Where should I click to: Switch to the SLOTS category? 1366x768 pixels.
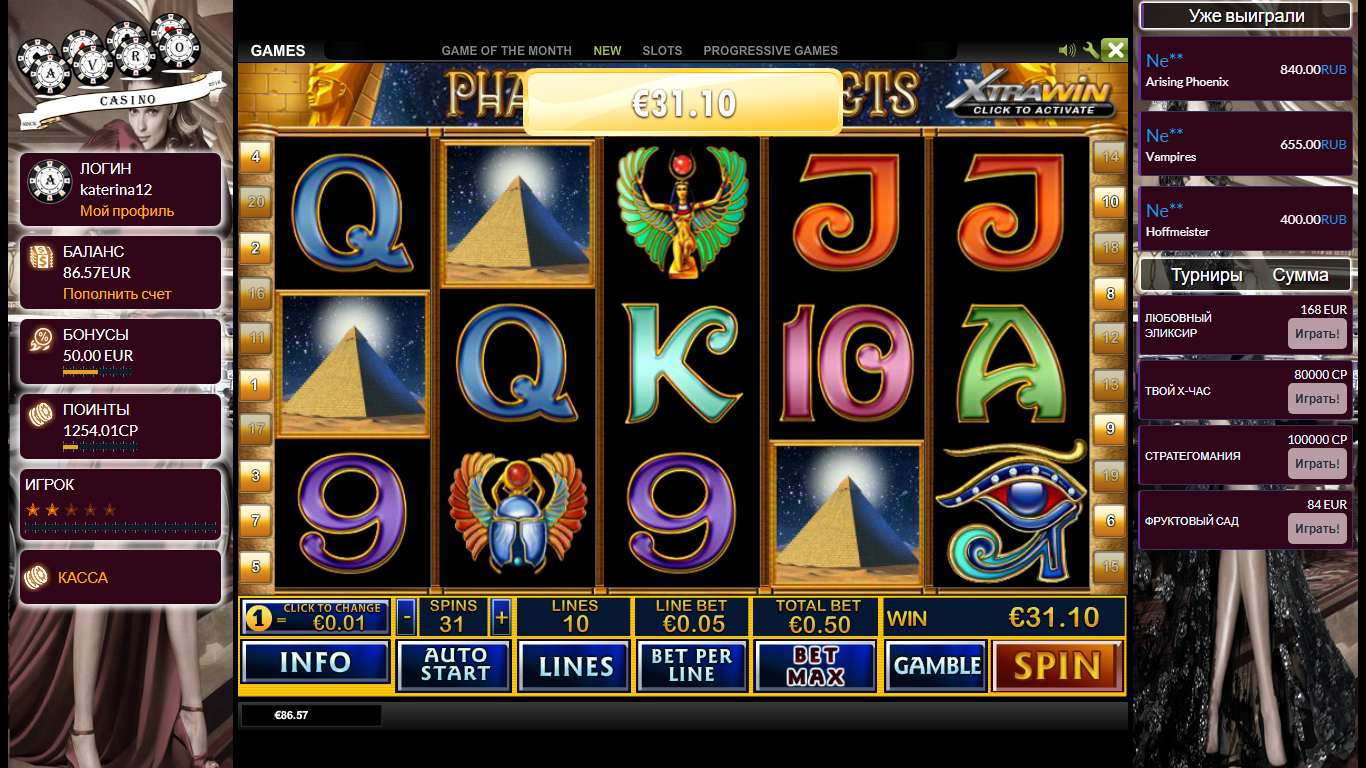pyautogui.click(x=662, y=51)
